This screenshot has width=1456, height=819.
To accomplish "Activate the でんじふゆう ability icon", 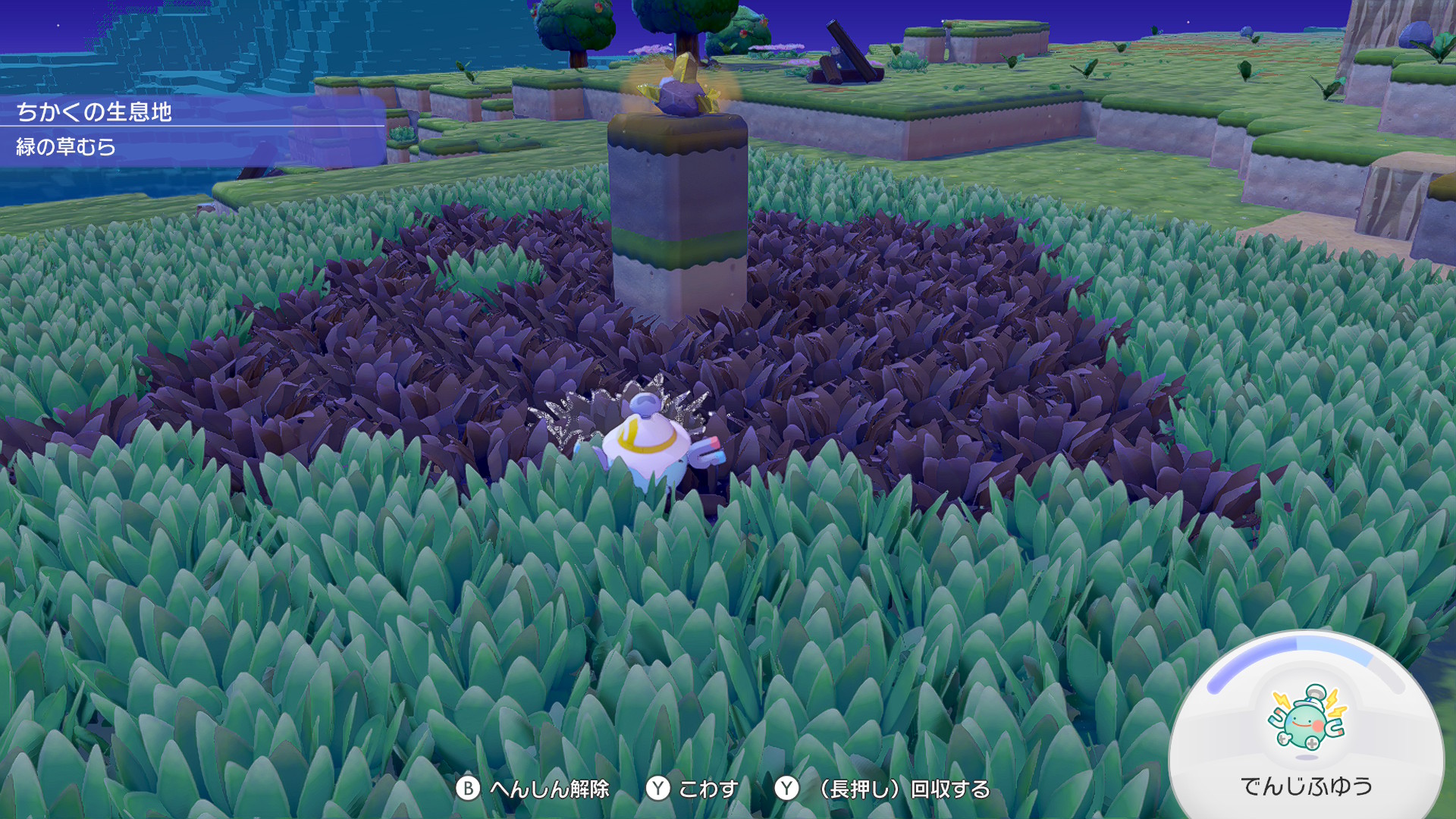I will click(1306, 719).
